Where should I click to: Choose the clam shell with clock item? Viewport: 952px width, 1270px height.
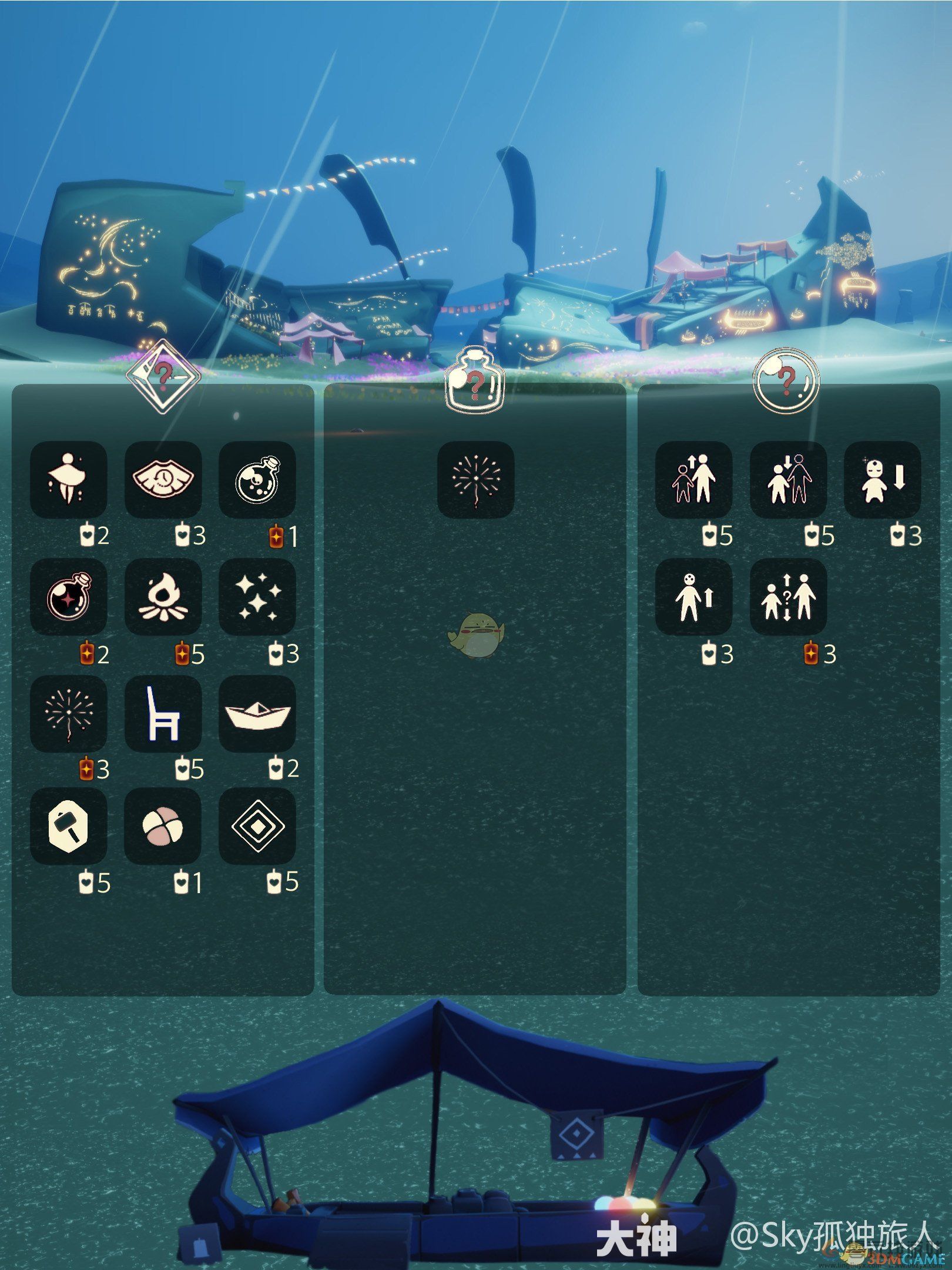(163, 479)
